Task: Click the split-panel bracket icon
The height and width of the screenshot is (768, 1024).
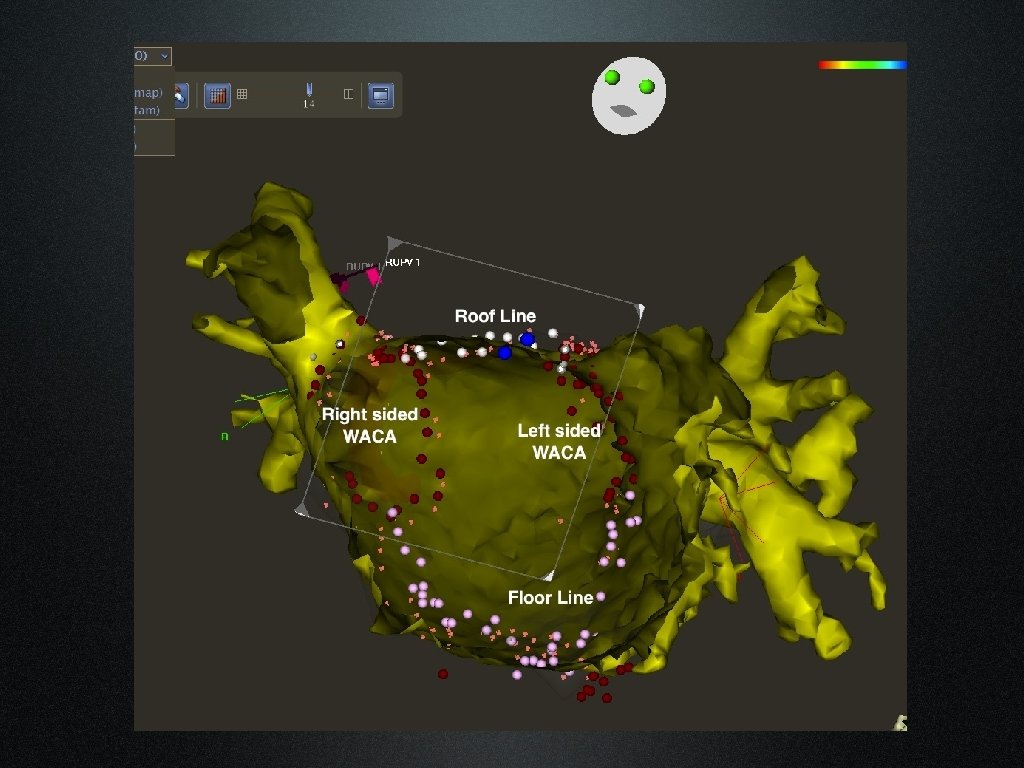Action: [x=348, y=95]
